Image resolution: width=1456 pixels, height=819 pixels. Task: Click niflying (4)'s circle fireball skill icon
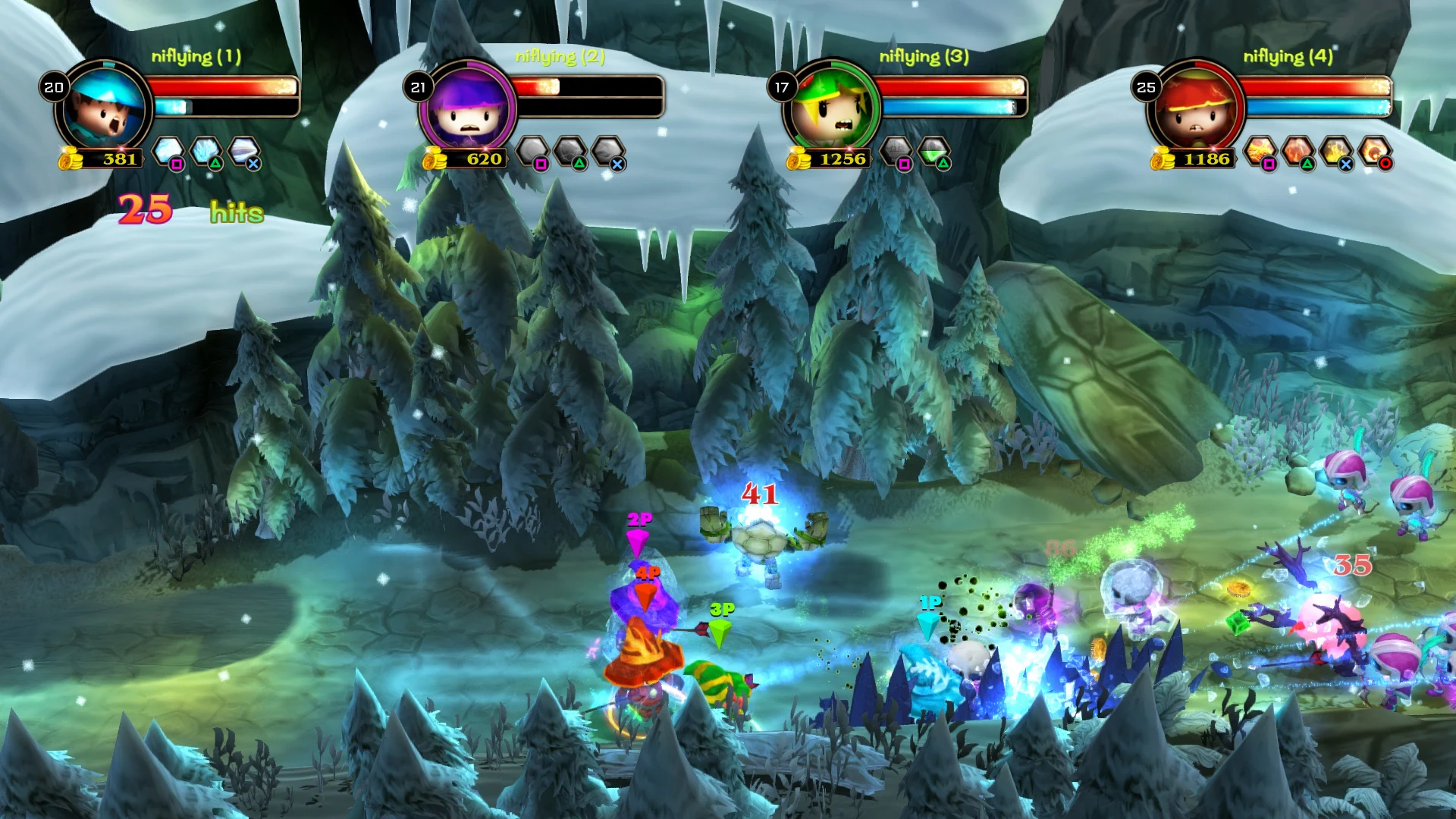(1374, 149)
